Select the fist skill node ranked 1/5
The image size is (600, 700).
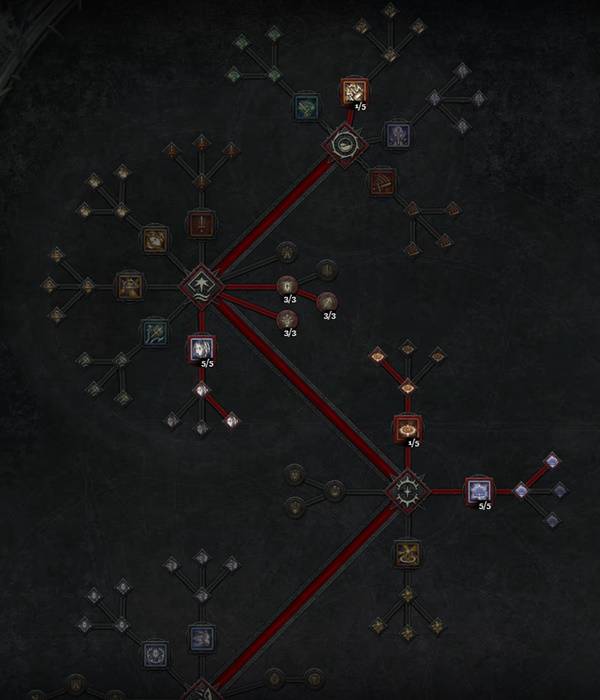[352, 92]
